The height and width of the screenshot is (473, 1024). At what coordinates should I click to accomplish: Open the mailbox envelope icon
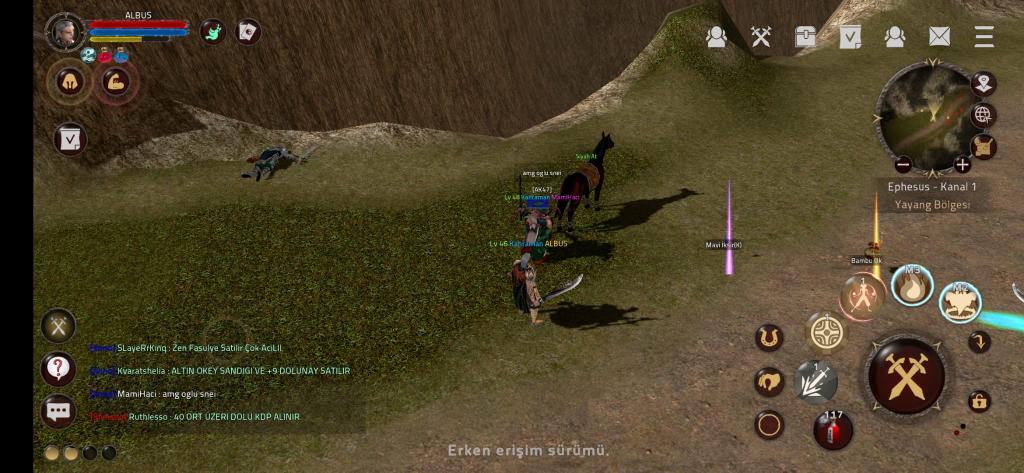coord(939,37)
